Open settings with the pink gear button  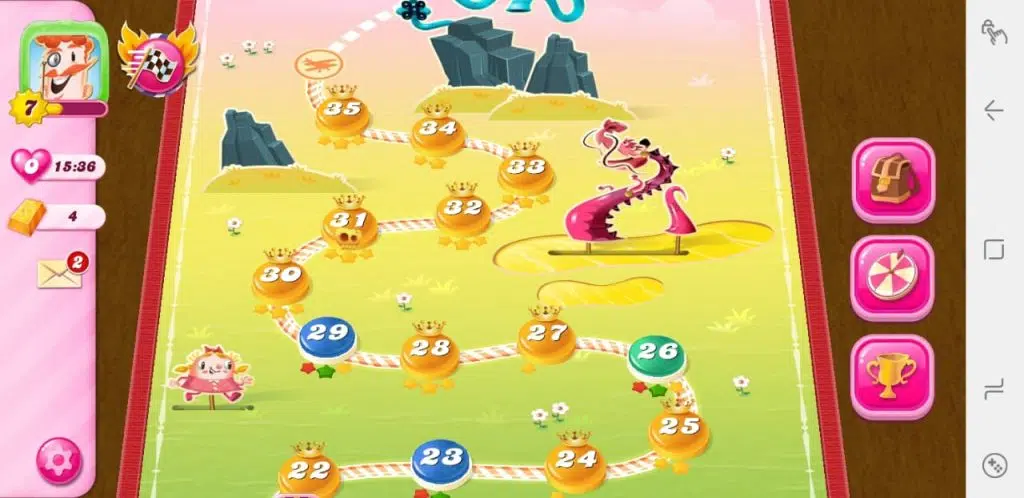[x=60, y=460]
